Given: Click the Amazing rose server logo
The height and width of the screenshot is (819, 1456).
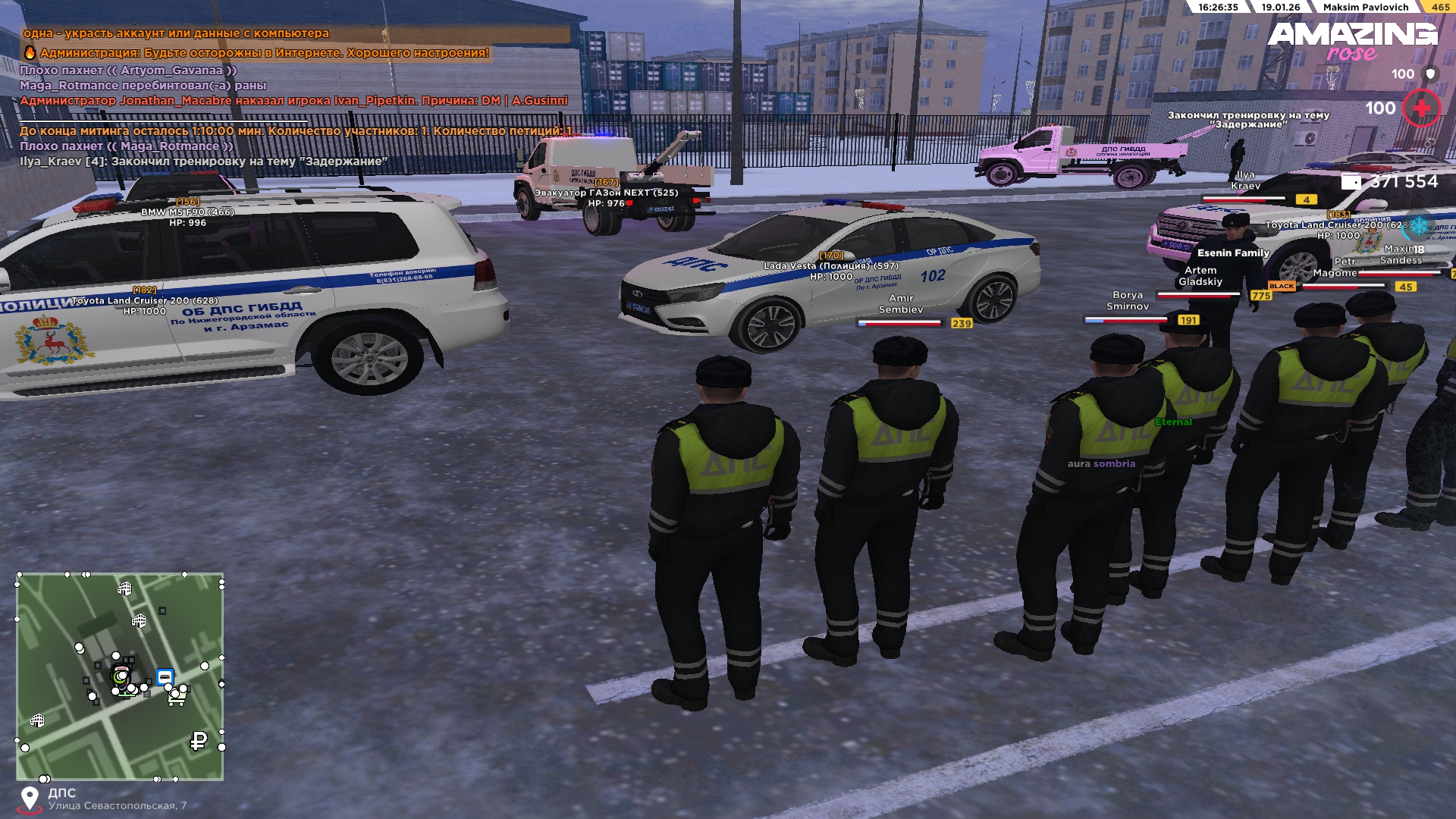Looking at the screenshot, I should coord(1352,41).
